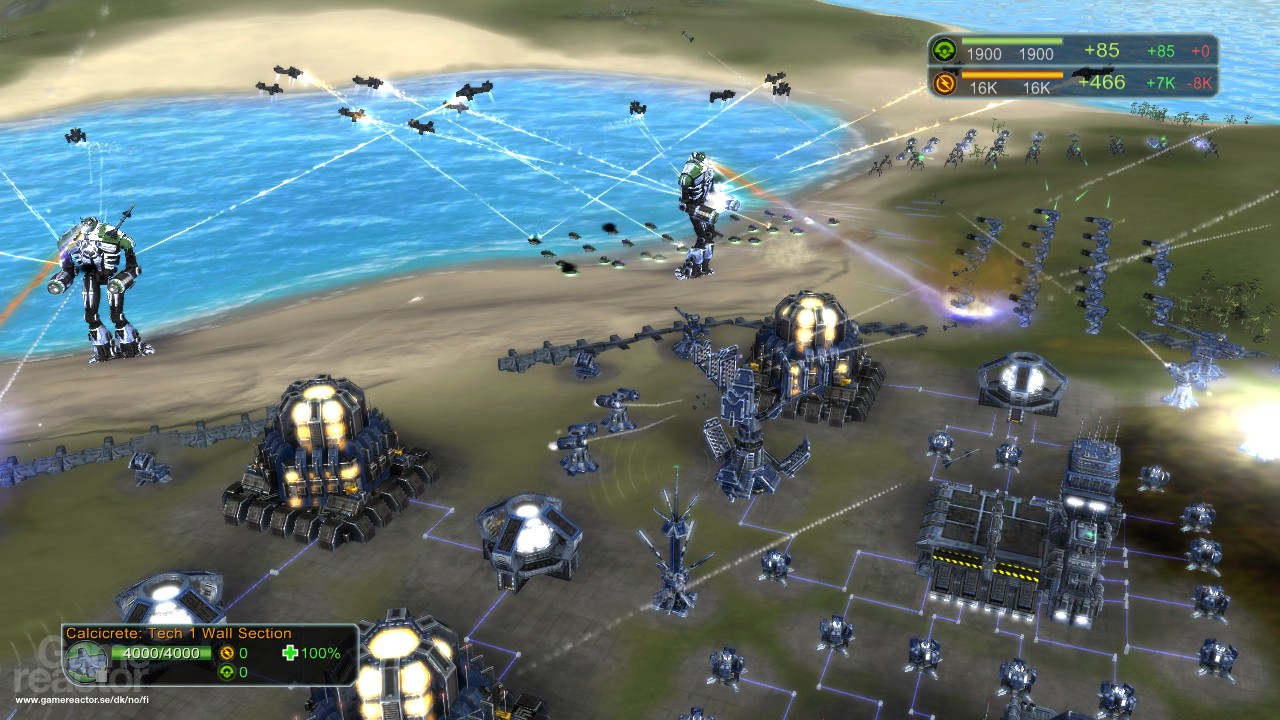Screen dimensions: 1280x720
Task: Select the orange energy lightning icon
Action: [942, 83]
